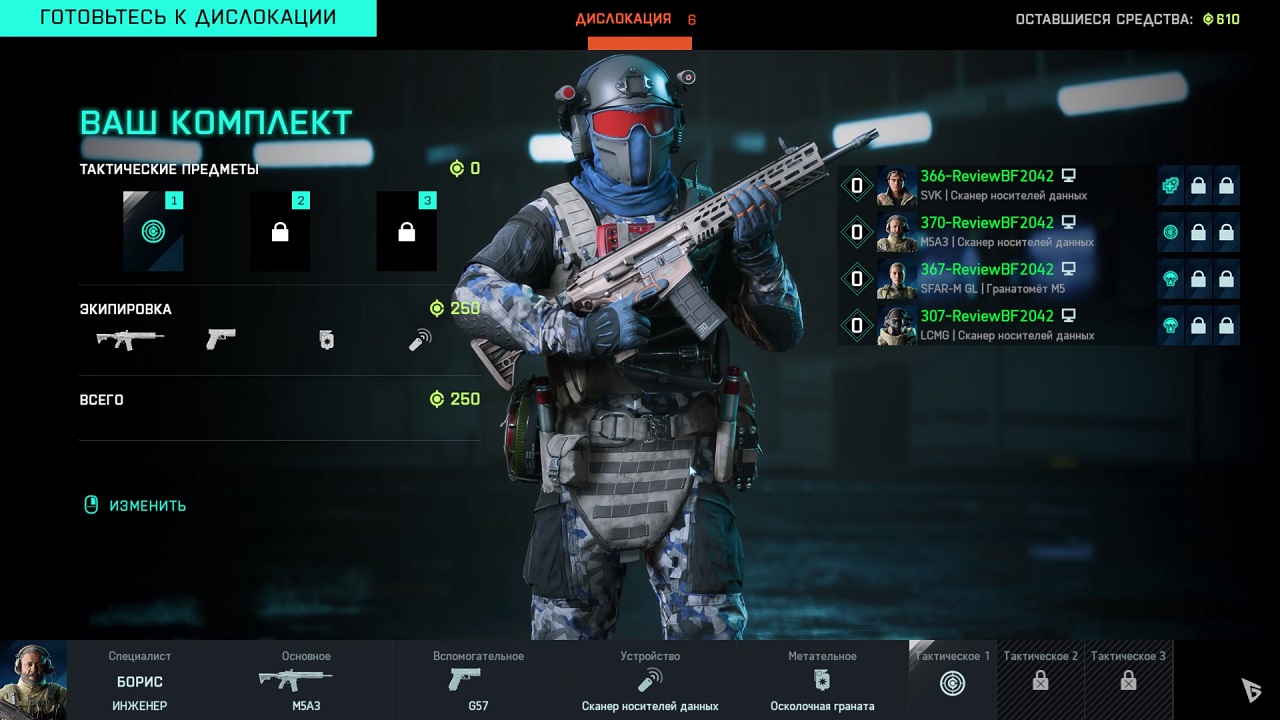
Task: Open the Устройство gadget slot
Action: click(x=650, y=681)
